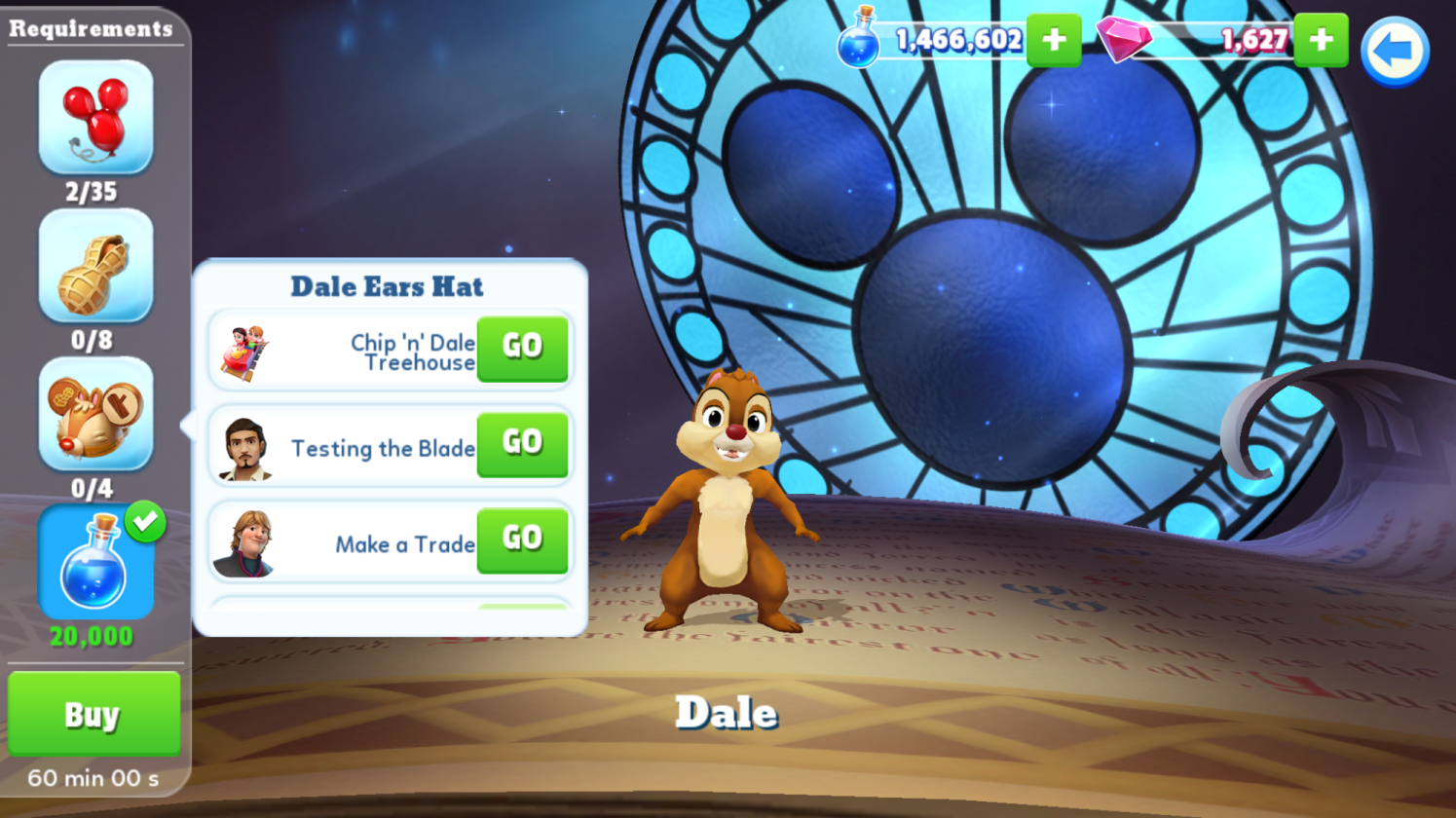Add more magic potions with plus button
Image resolution: width=1456 pixels, height=818 pixels.
(x=1054, y=40)
